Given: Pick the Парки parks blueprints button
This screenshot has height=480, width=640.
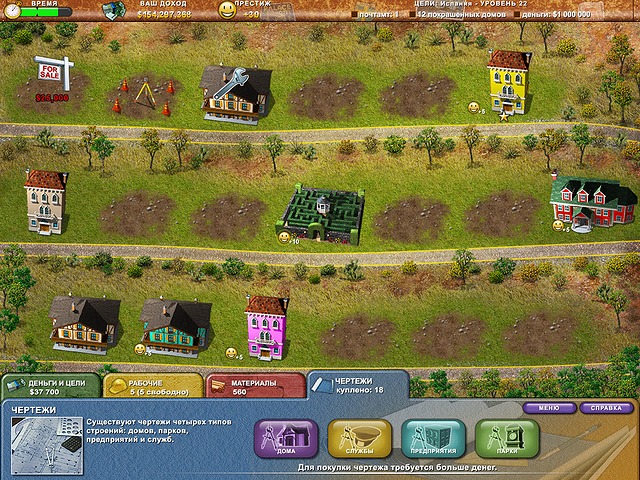Looking at the screenshot, I should coord(507,438).
